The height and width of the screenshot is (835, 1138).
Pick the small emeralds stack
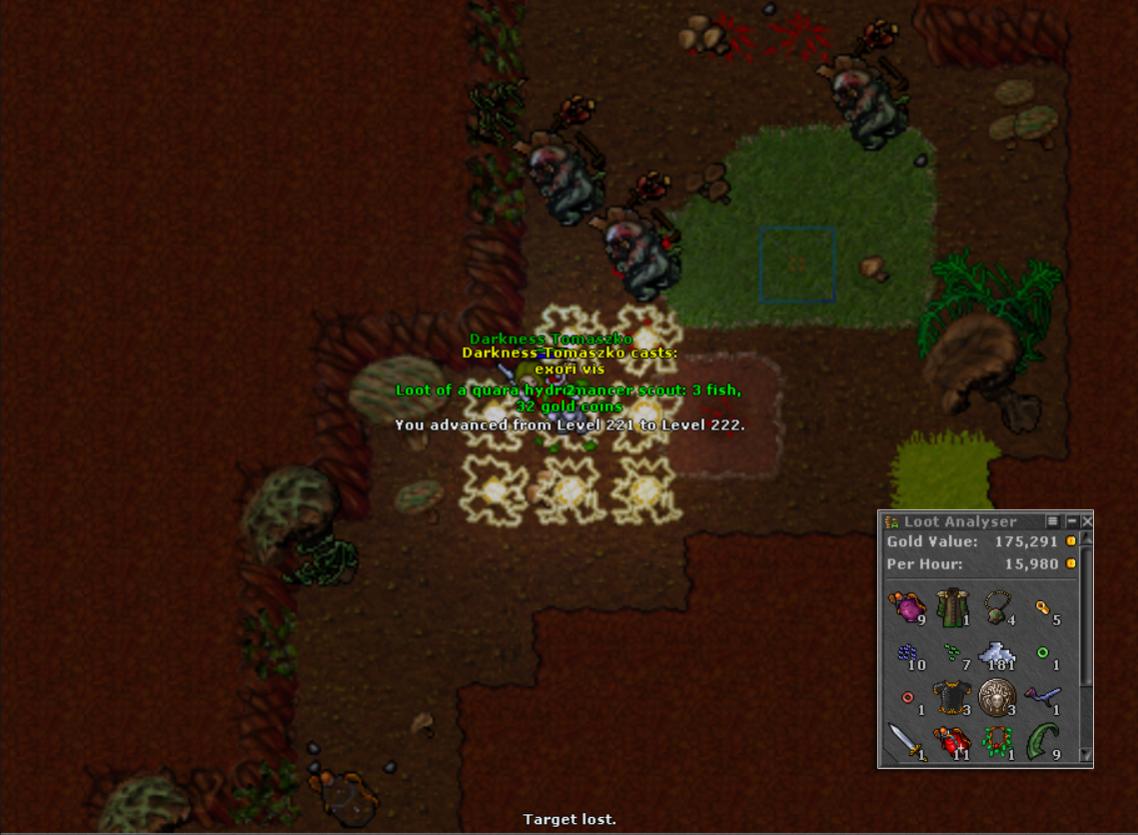point(952,653)
